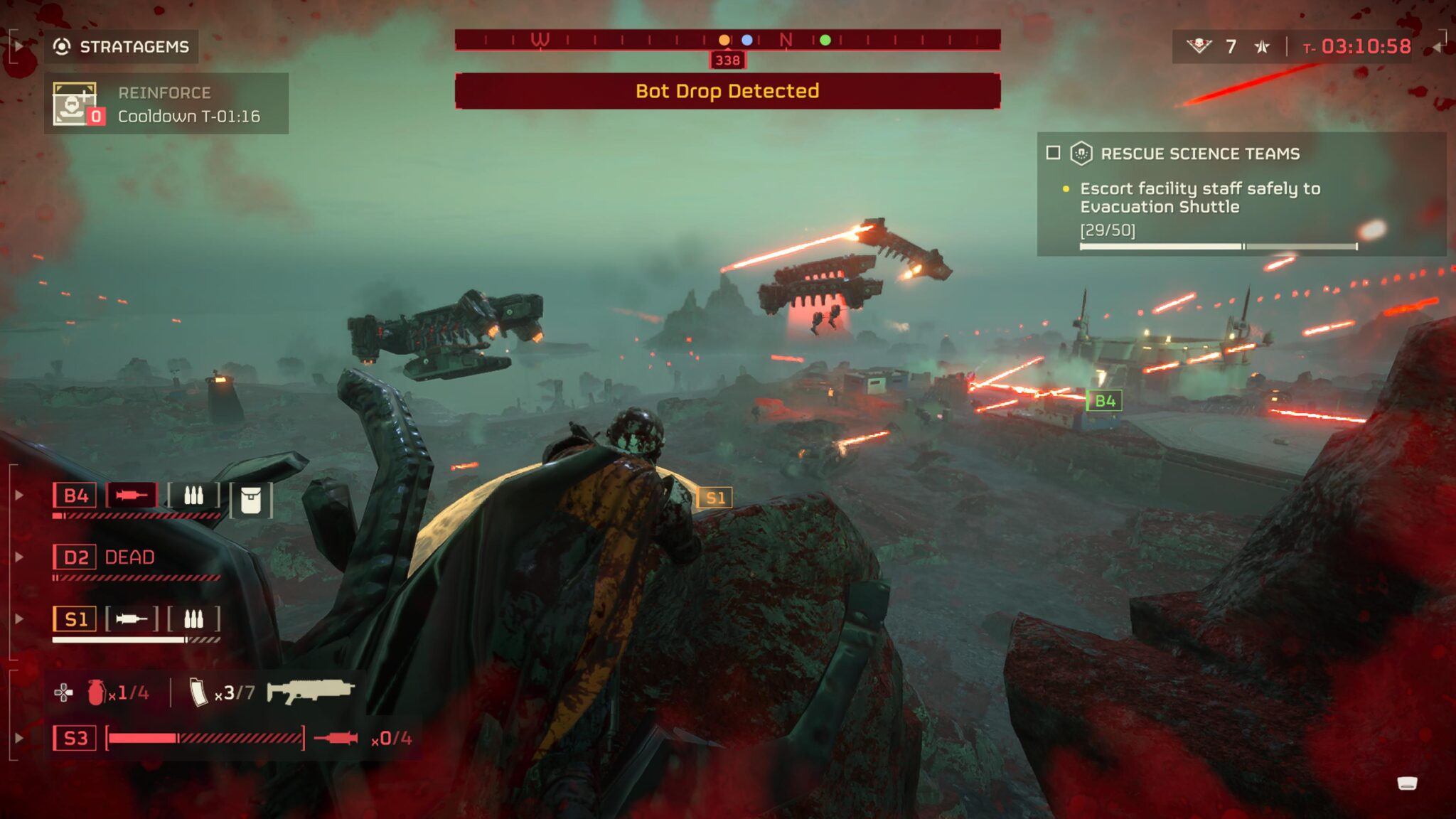The height and width of the screenshot is (819, 1456).
Task: Select D2's DEAD squad entry
Action: 103,557
